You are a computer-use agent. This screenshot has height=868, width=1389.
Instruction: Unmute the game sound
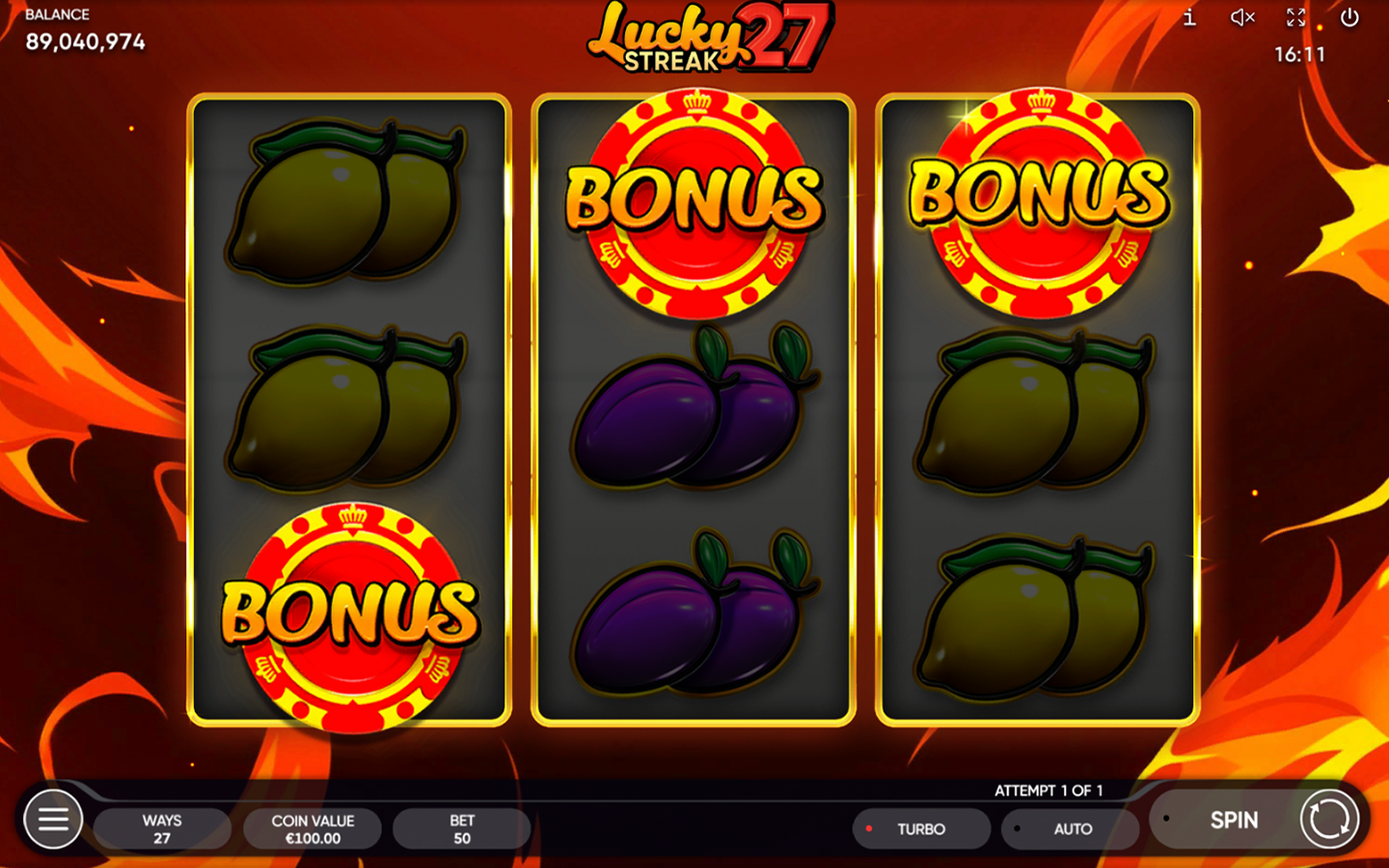(1240, 17)
